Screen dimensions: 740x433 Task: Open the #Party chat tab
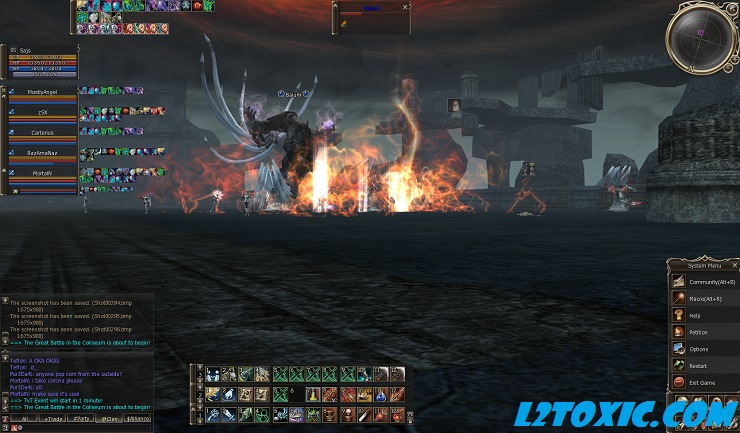pyautogui.click(x=80, y=418)
